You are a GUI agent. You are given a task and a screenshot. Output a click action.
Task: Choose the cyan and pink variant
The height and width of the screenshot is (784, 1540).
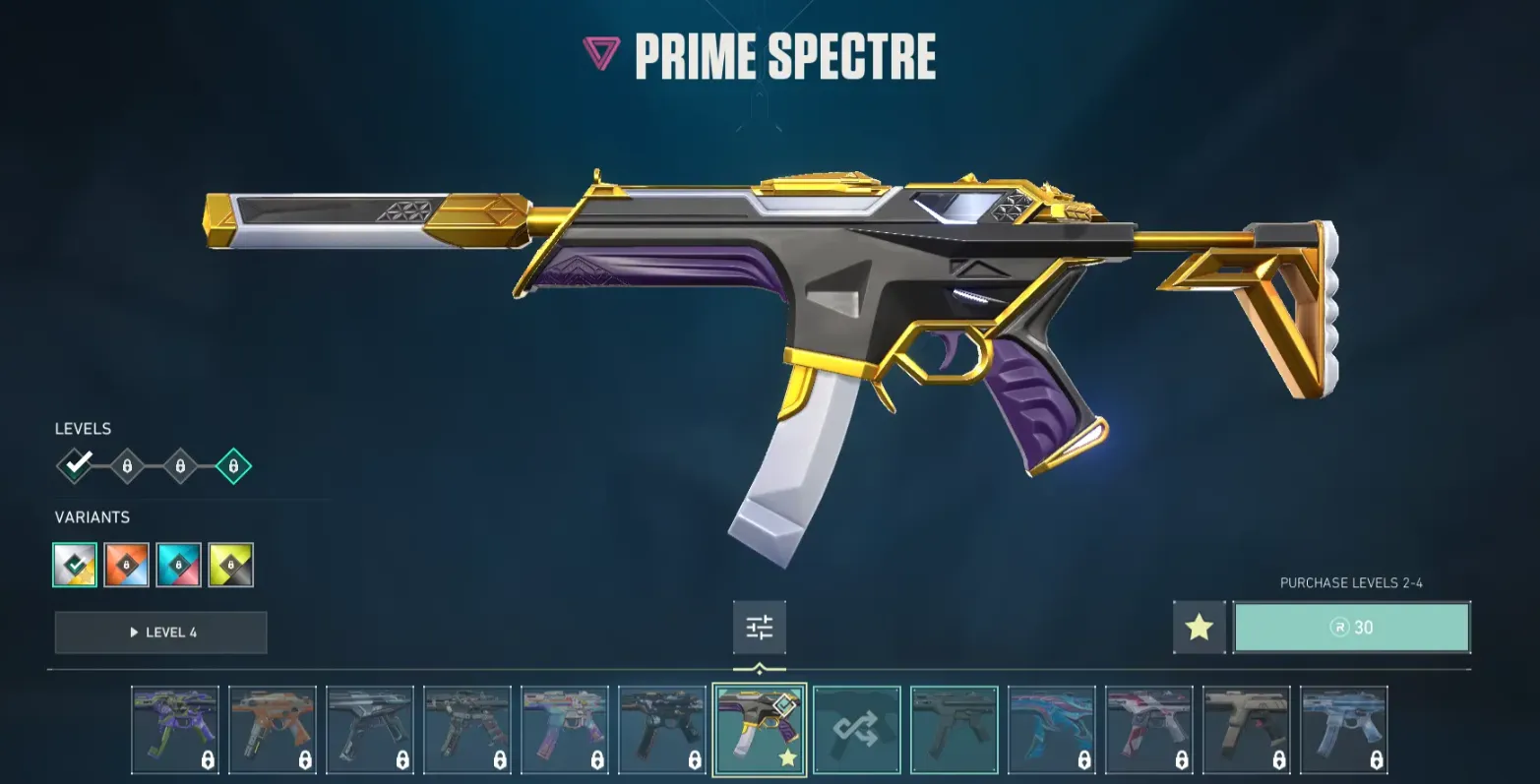pos(179,565)
